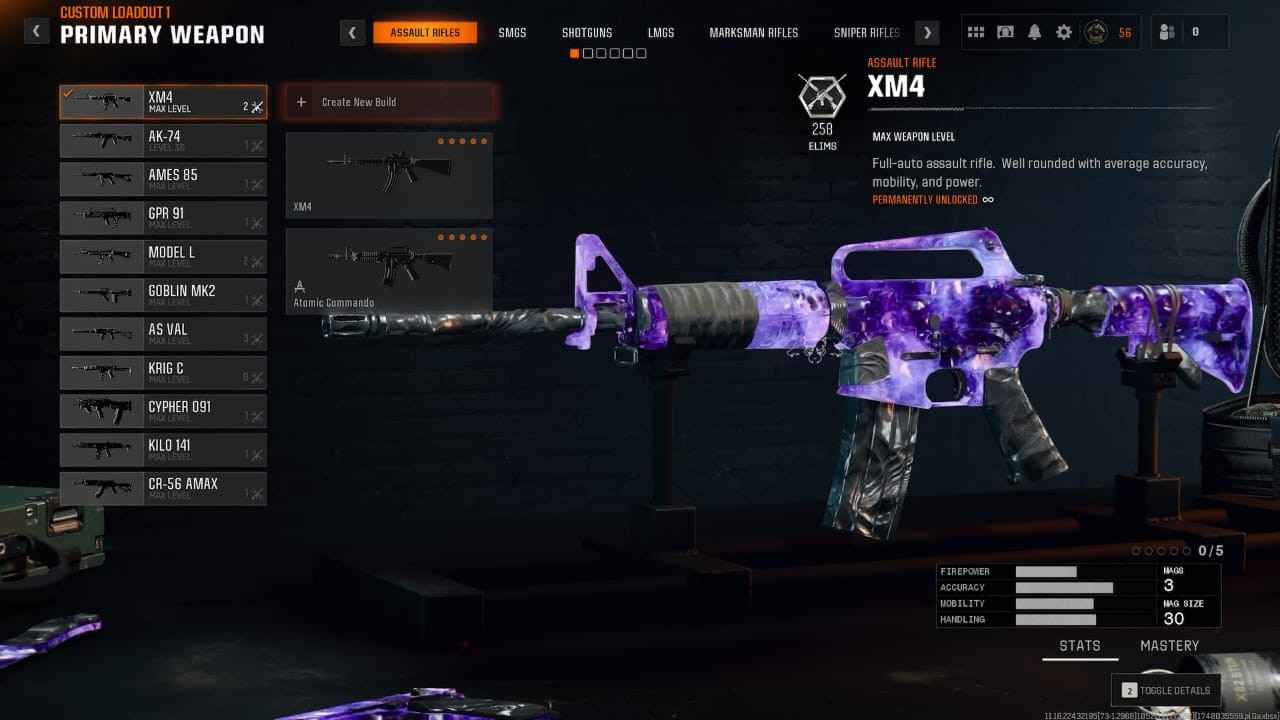Switch to the SMGs weapon category
This screenshot has height=720, width=1280.
[512, 33]
